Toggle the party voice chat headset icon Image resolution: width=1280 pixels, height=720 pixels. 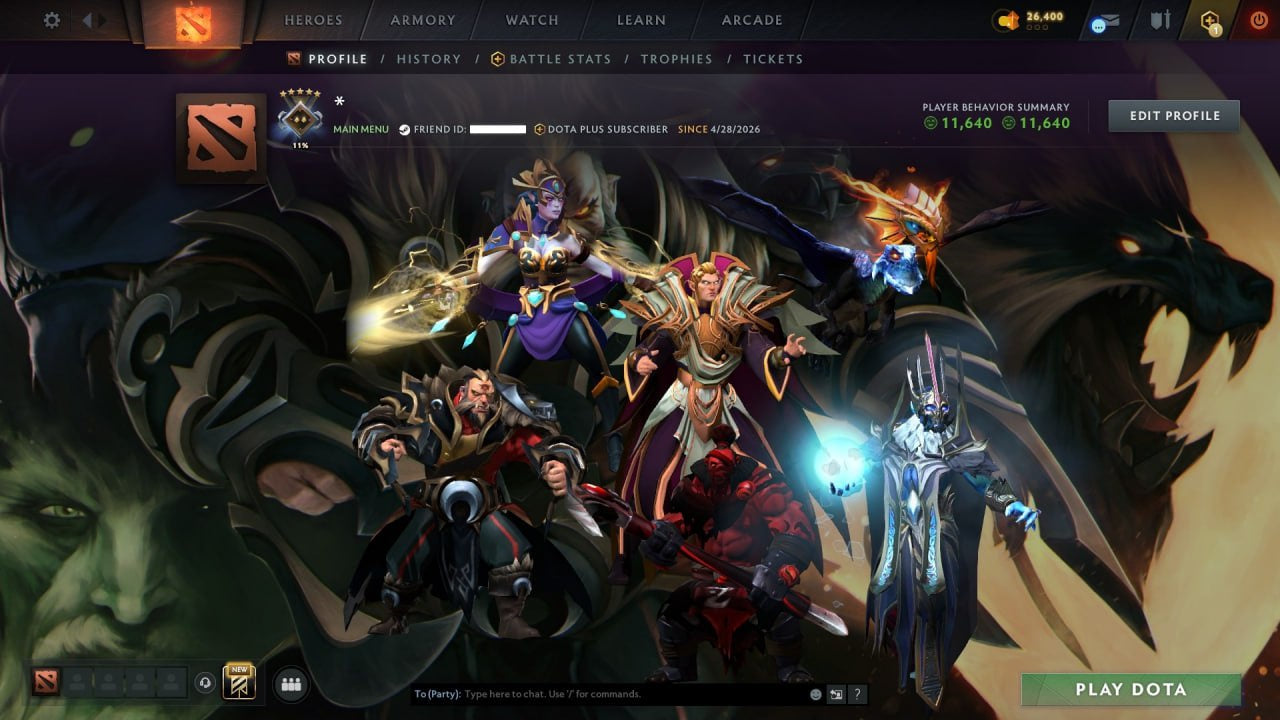coord(206,685)
